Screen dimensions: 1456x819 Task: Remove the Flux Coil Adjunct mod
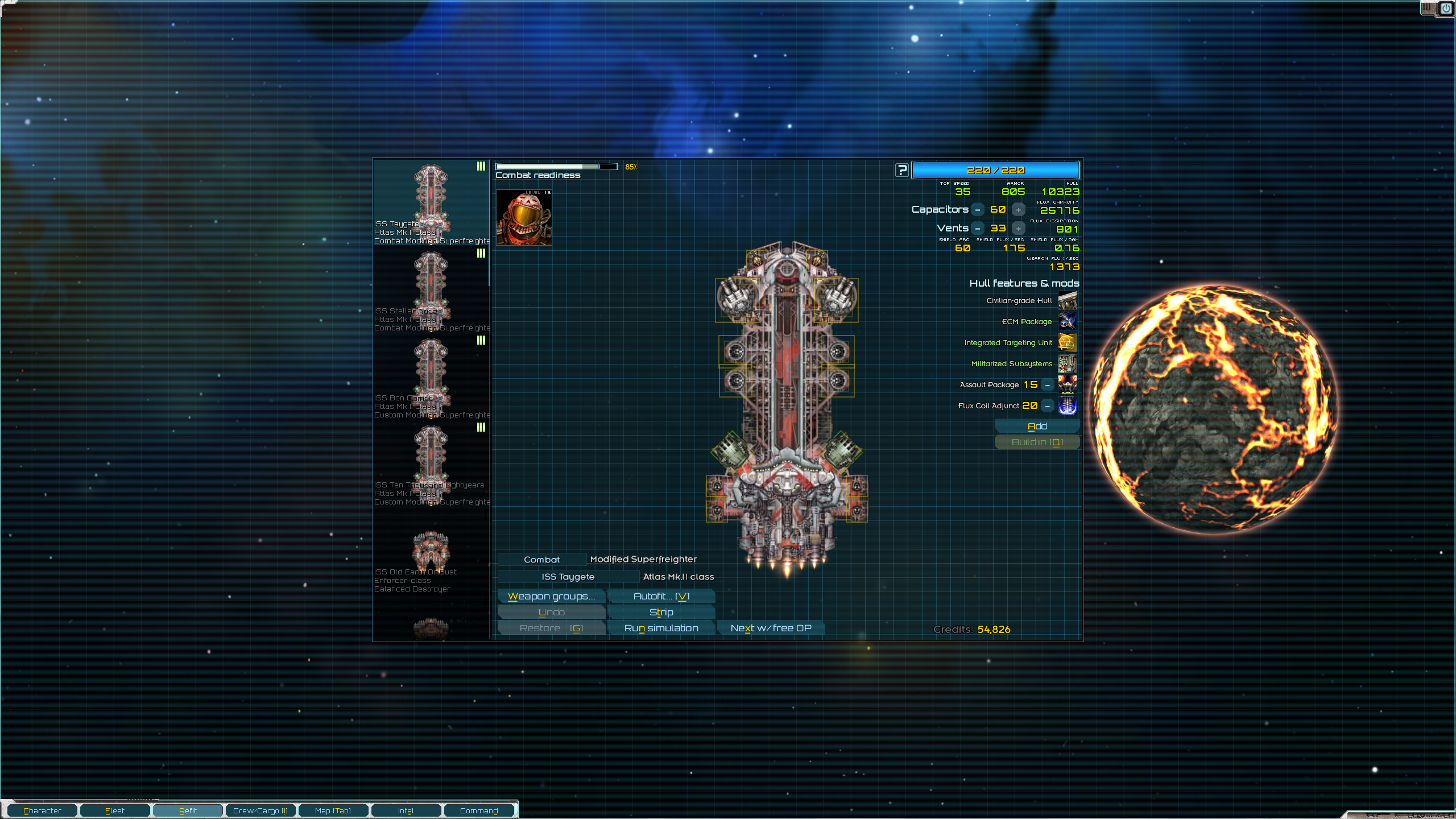(x=1047, y=406)
